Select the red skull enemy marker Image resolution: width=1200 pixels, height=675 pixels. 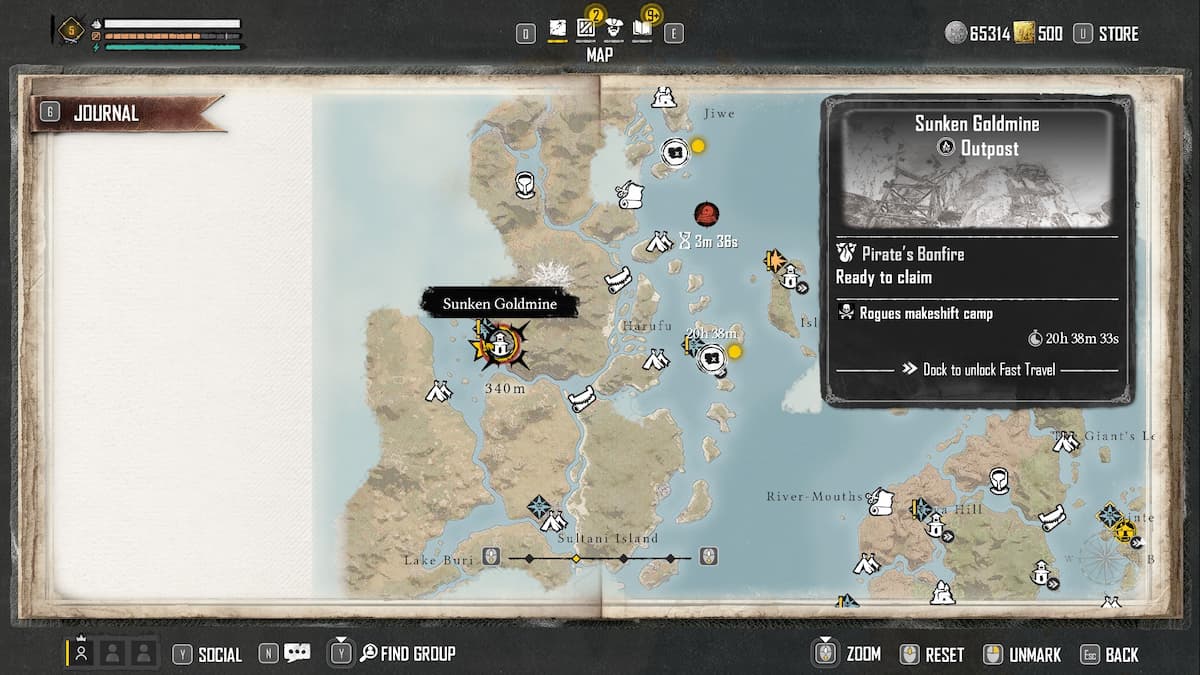click(707, 213)
